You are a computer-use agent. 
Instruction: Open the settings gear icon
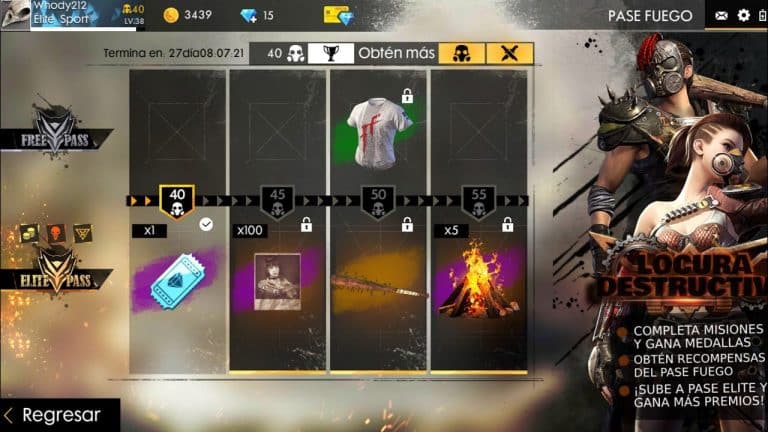pos(743,15)
